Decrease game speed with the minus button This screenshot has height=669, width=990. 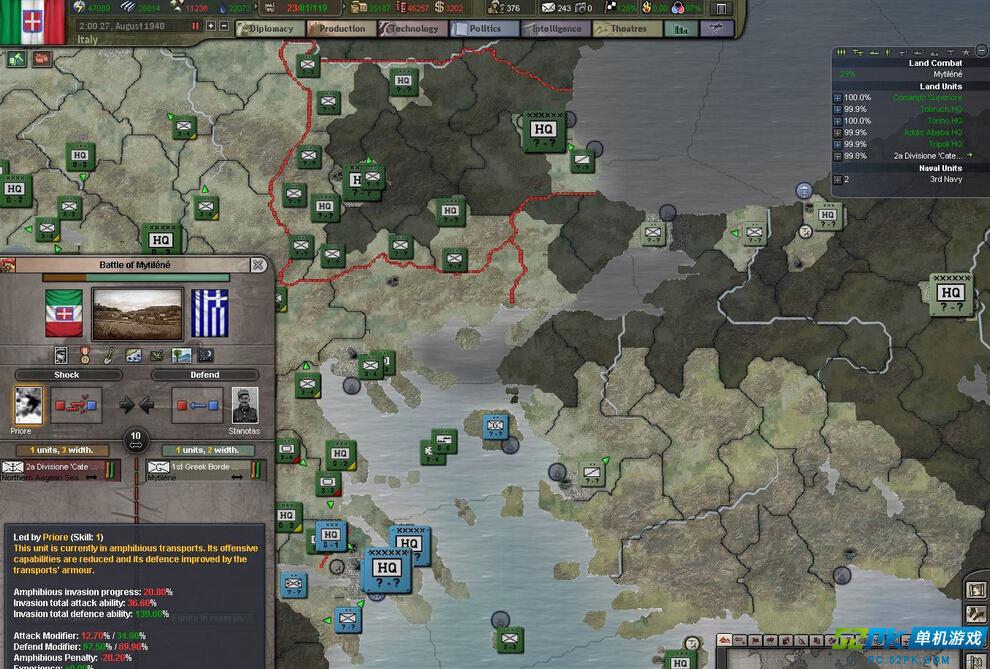click(224, 26)
